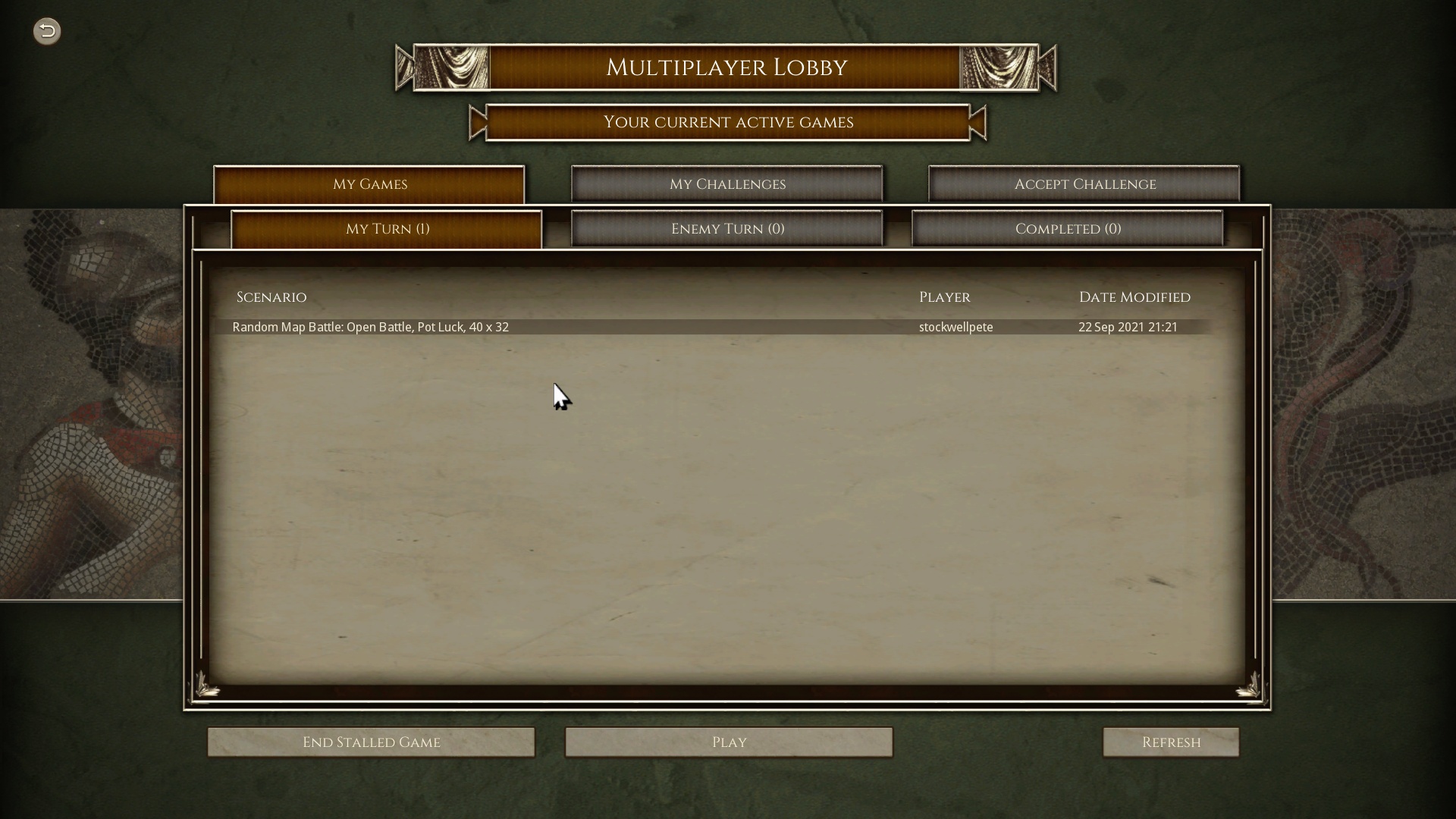Viewport: 1456px width, 819px height.
Task: Open the Completed (0) tab
Action: [1068, 228]
